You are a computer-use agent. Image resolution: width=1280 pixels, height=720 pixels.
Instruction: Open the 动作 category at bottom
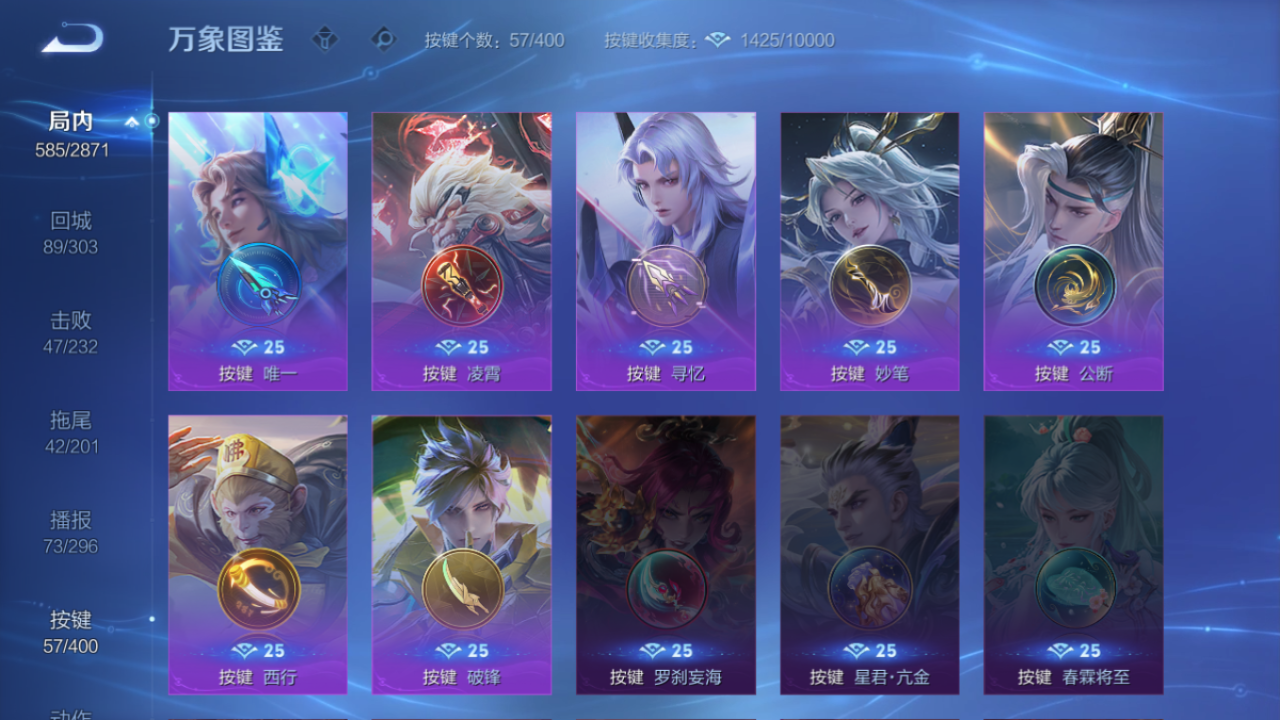(x=73, y=713)
